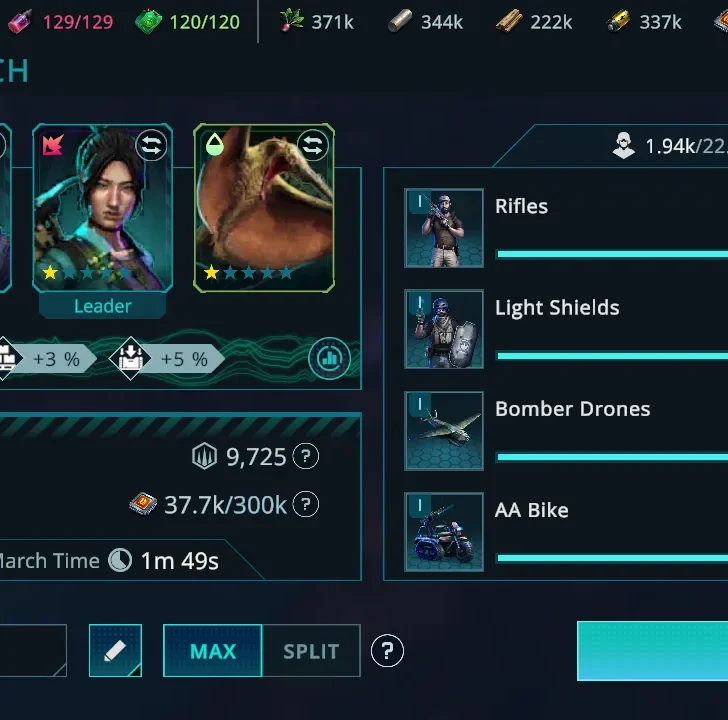This screenshot has width=728, height=720.
Task: Open help next to the SPLIT button
Action: 387,652
